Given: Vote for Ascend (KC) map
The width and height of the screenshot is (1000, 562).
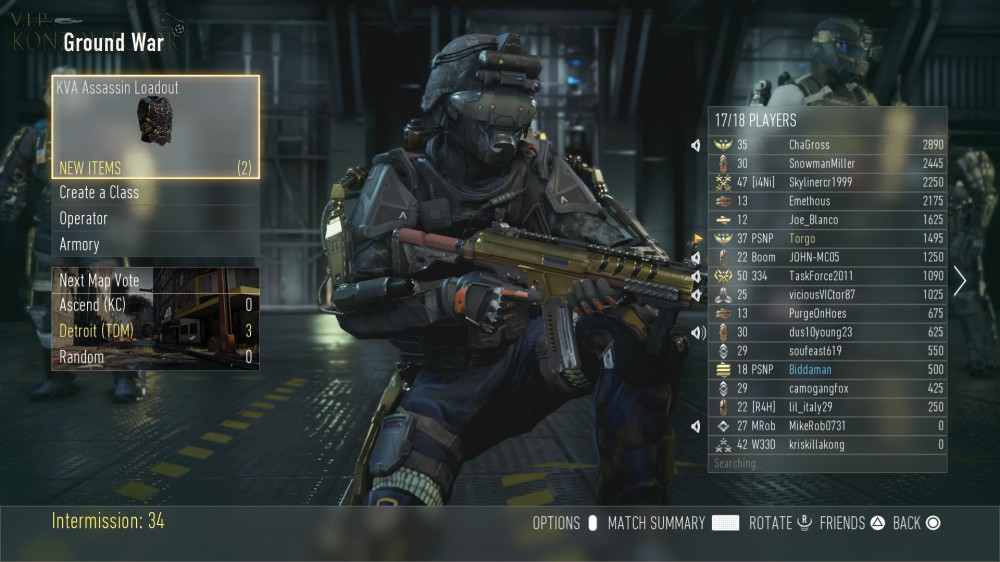Looking at the screenshot, I should 155,305.
